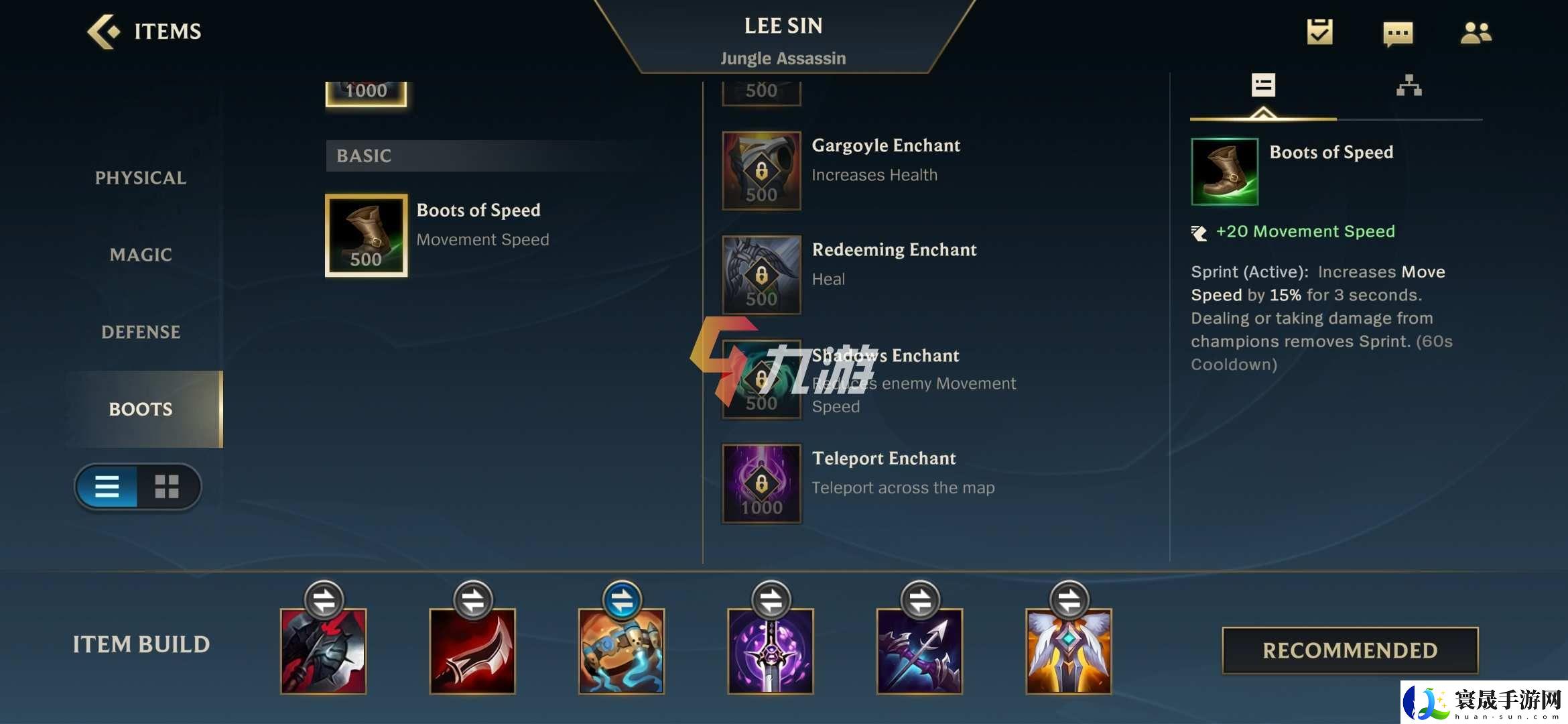Switch to grid view layout

167,487
